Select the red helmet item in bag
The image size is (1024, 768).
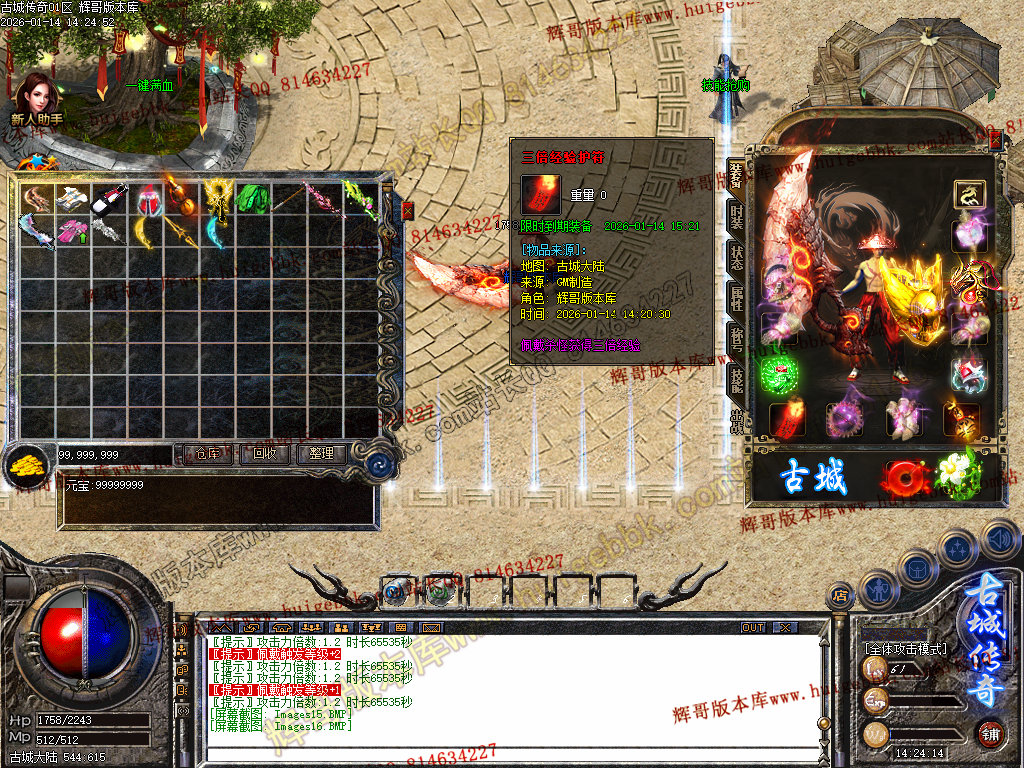pyautogui.click(x=147, y=201)
